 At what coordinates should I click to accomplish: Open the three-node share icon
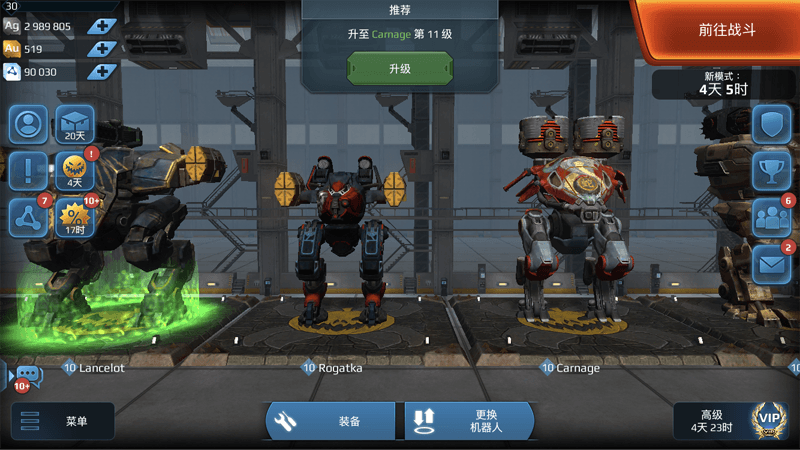coord(28,217)
